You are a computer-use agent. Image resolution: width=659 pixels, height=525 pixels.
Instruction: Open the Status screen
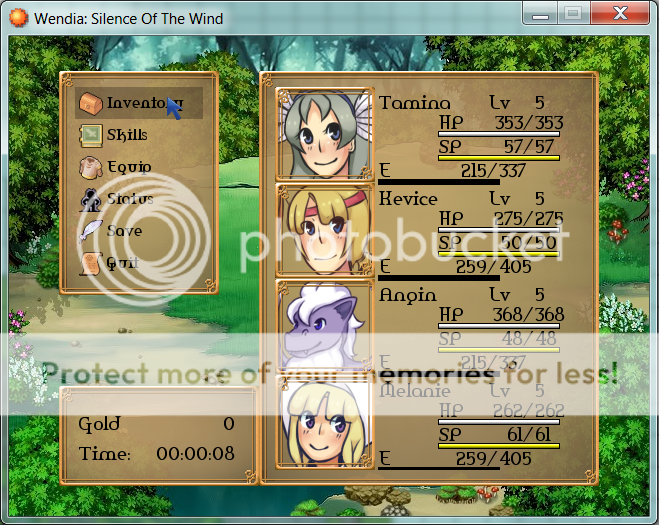[129, 198]
